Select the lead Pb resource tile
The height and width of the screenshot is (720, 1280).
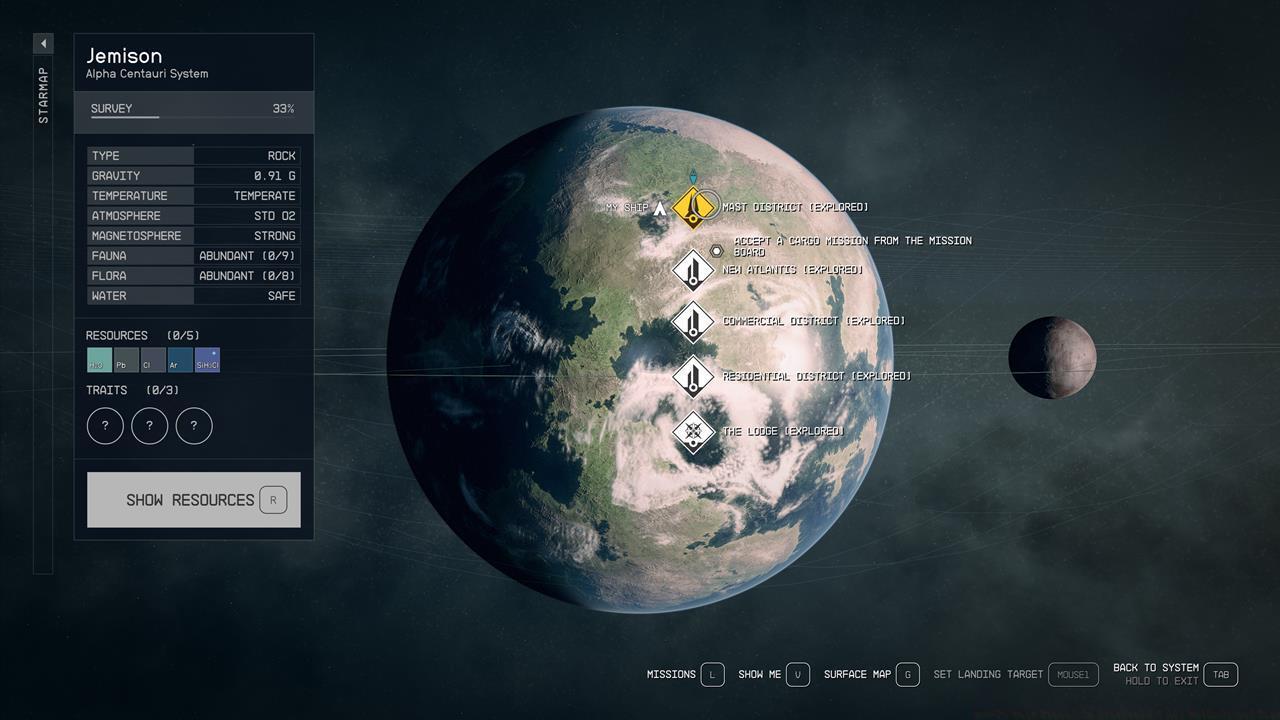(126, 360)
